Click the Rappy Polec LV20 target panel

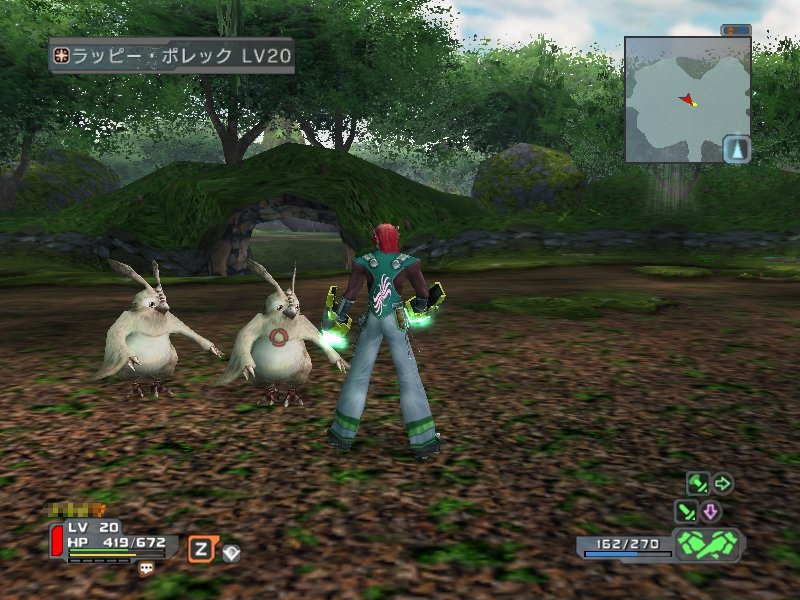click(172, 56)
